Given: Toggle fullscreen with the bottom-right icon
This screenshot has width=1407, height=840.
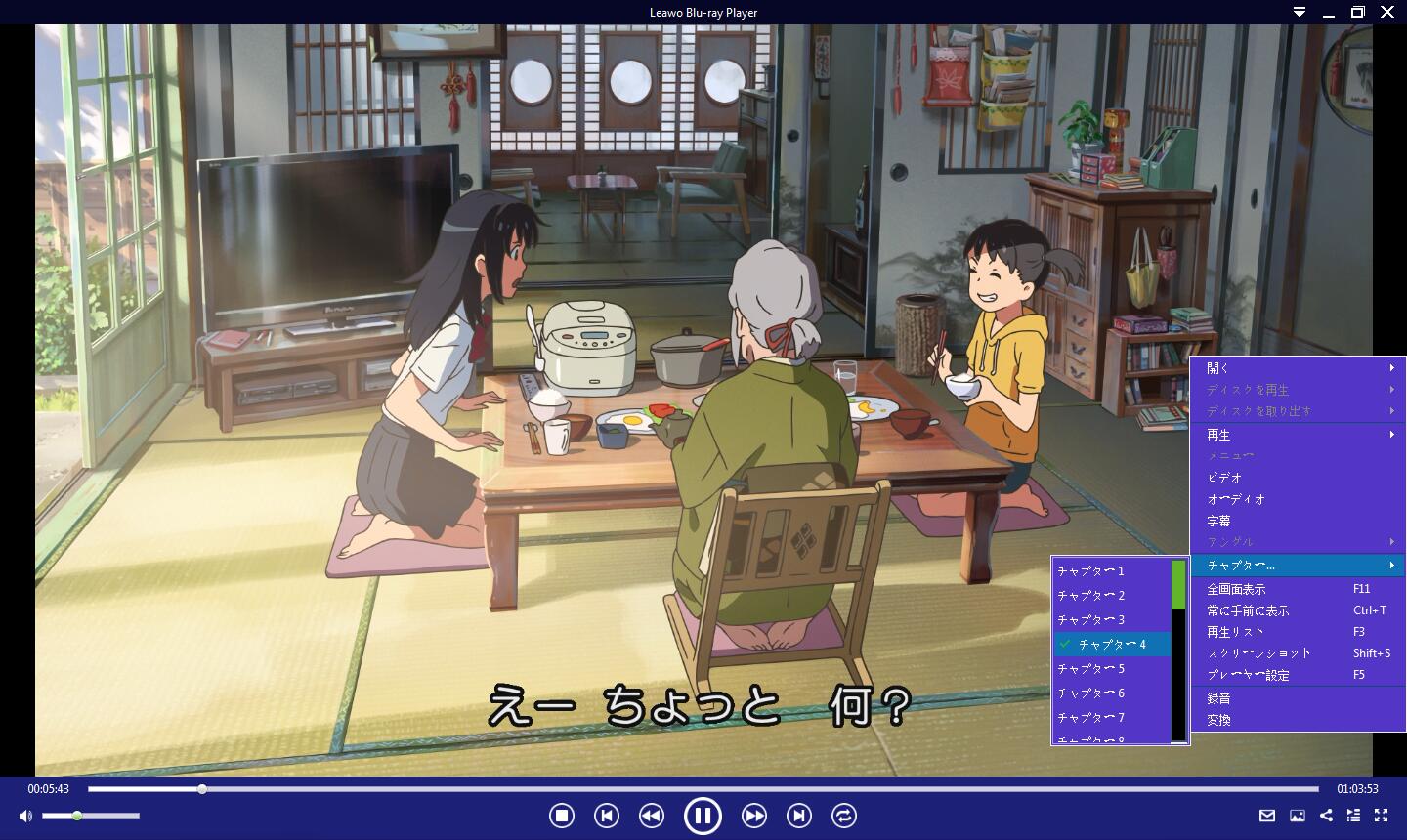Looking at the screenshot, I should [1382, 816].
